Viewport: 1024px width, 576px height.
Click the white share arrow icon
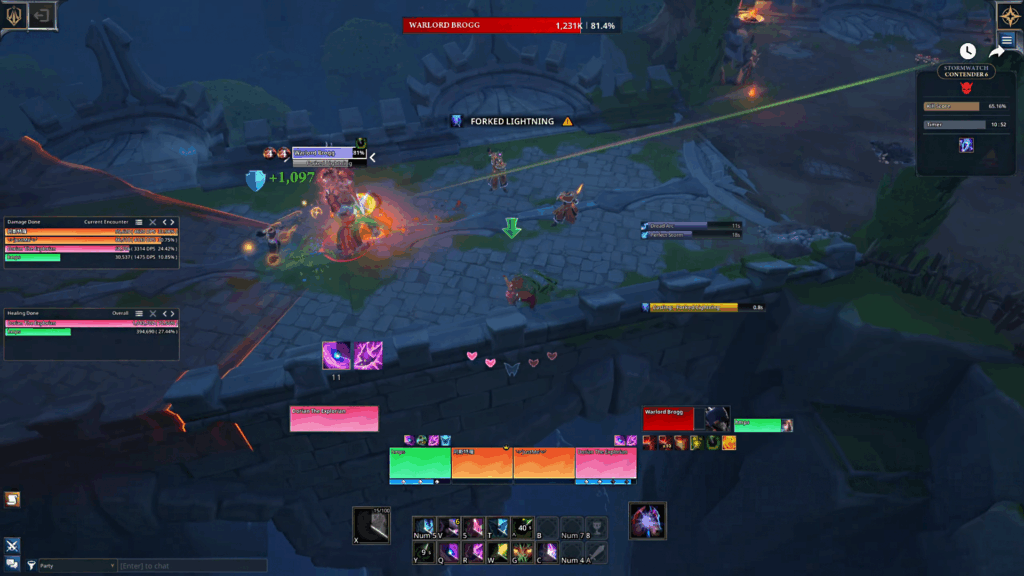coord(996,51)
